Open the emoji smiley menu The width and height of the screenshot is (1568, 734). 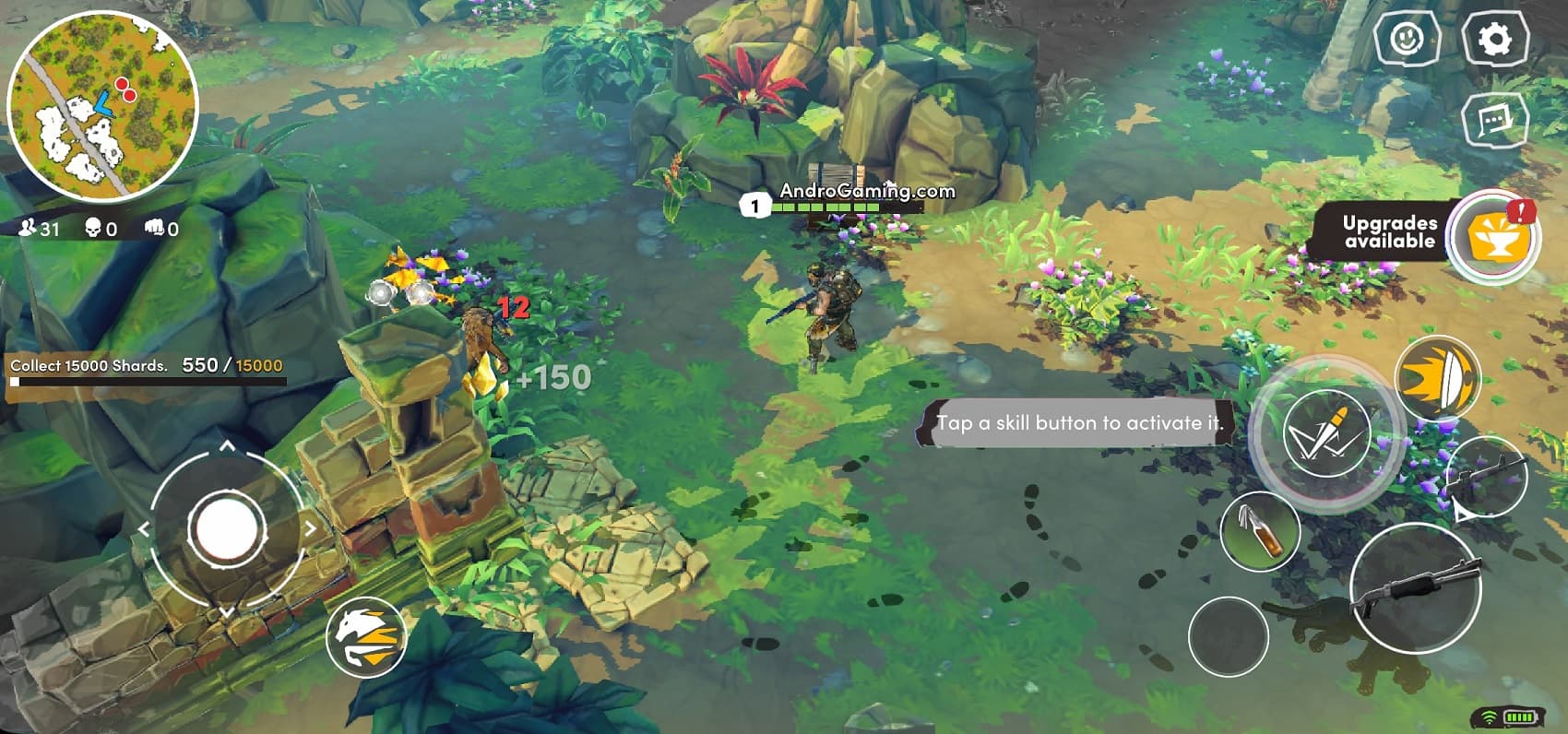[1406, 39]
